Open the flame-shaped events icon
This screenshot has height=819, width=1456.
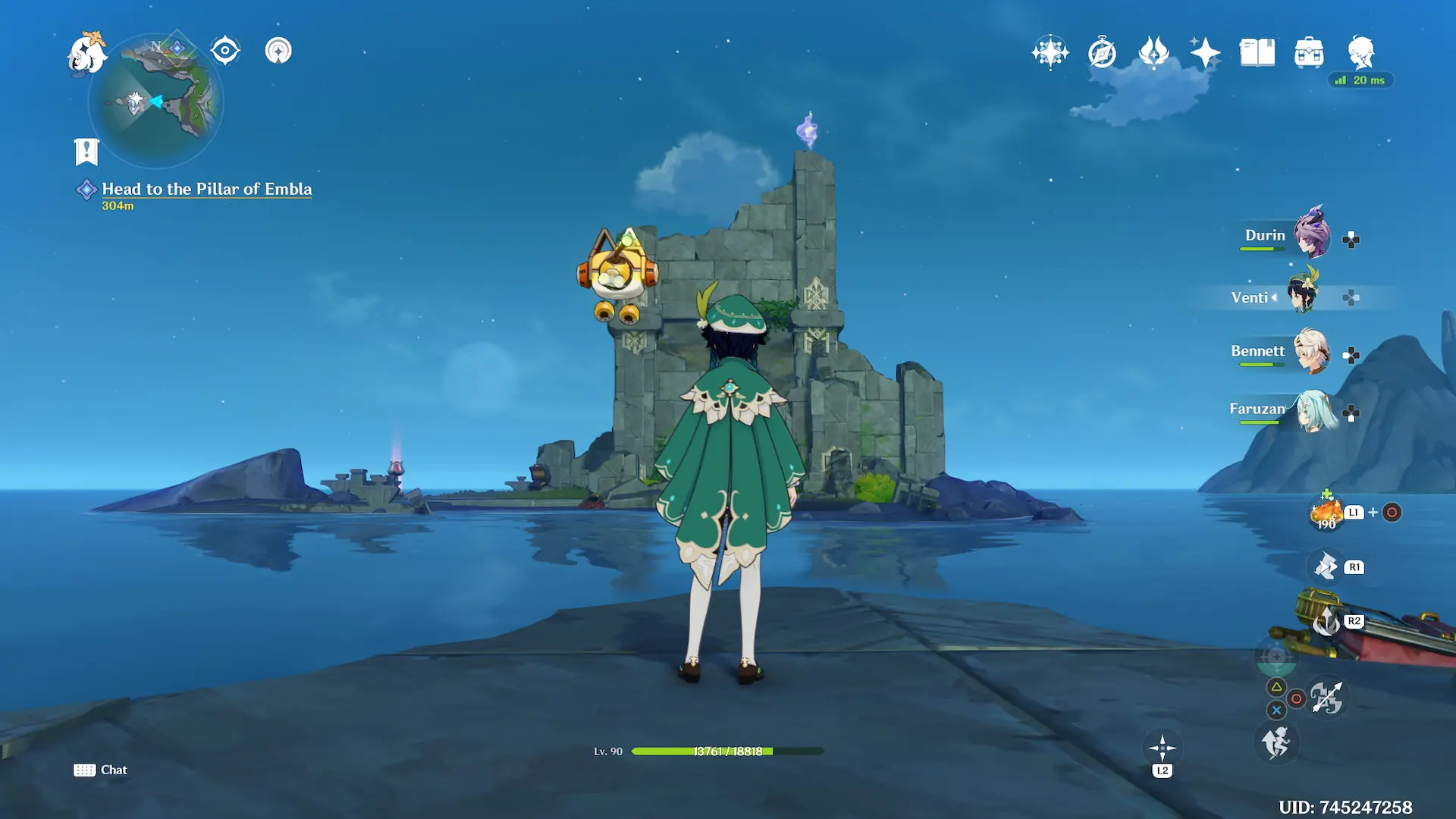pyautogui.click(x=1153, y=53)
